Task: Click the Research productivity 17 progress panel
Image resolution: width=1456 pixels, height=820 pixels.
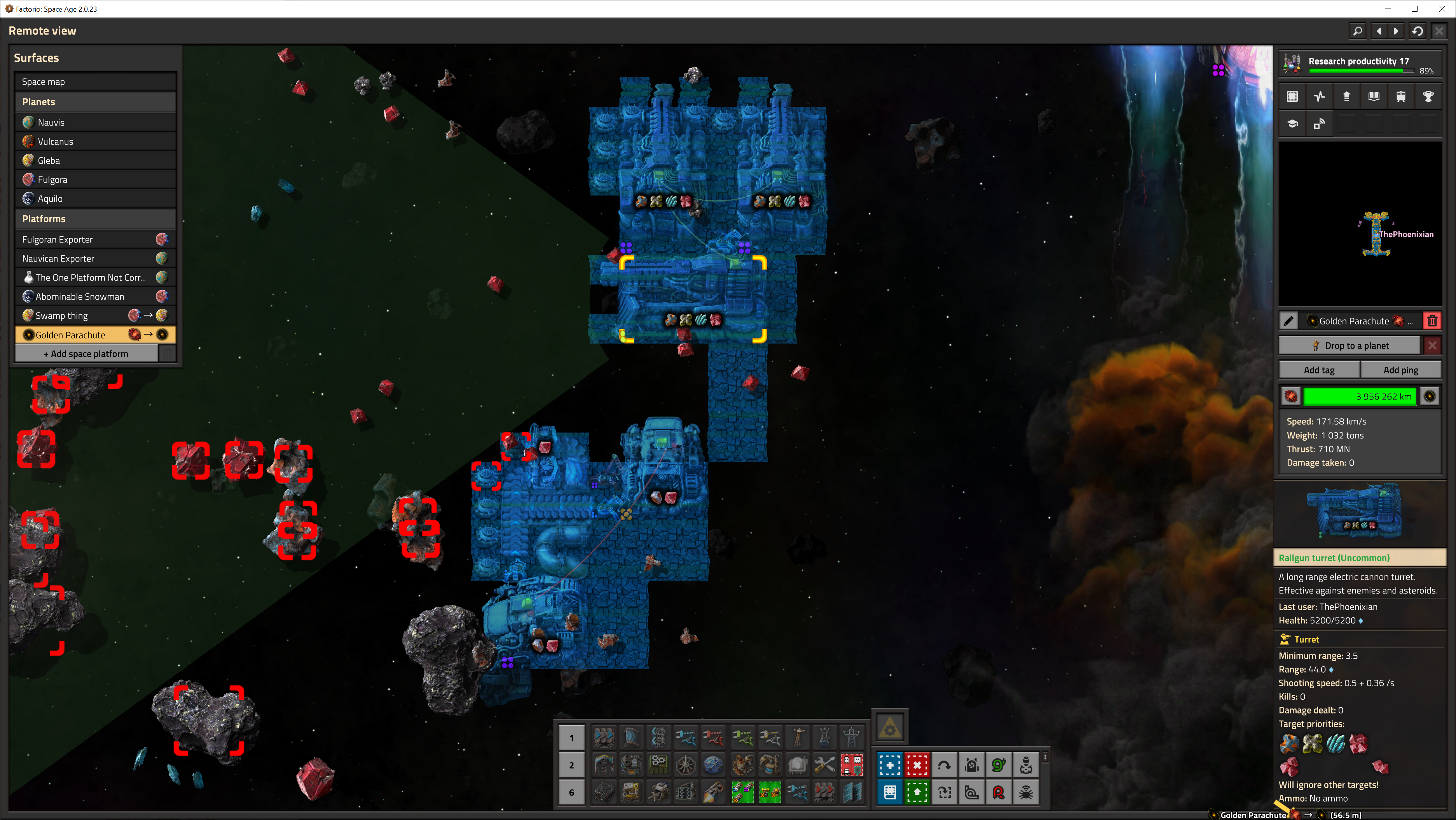Action: tap(1359, 65)
